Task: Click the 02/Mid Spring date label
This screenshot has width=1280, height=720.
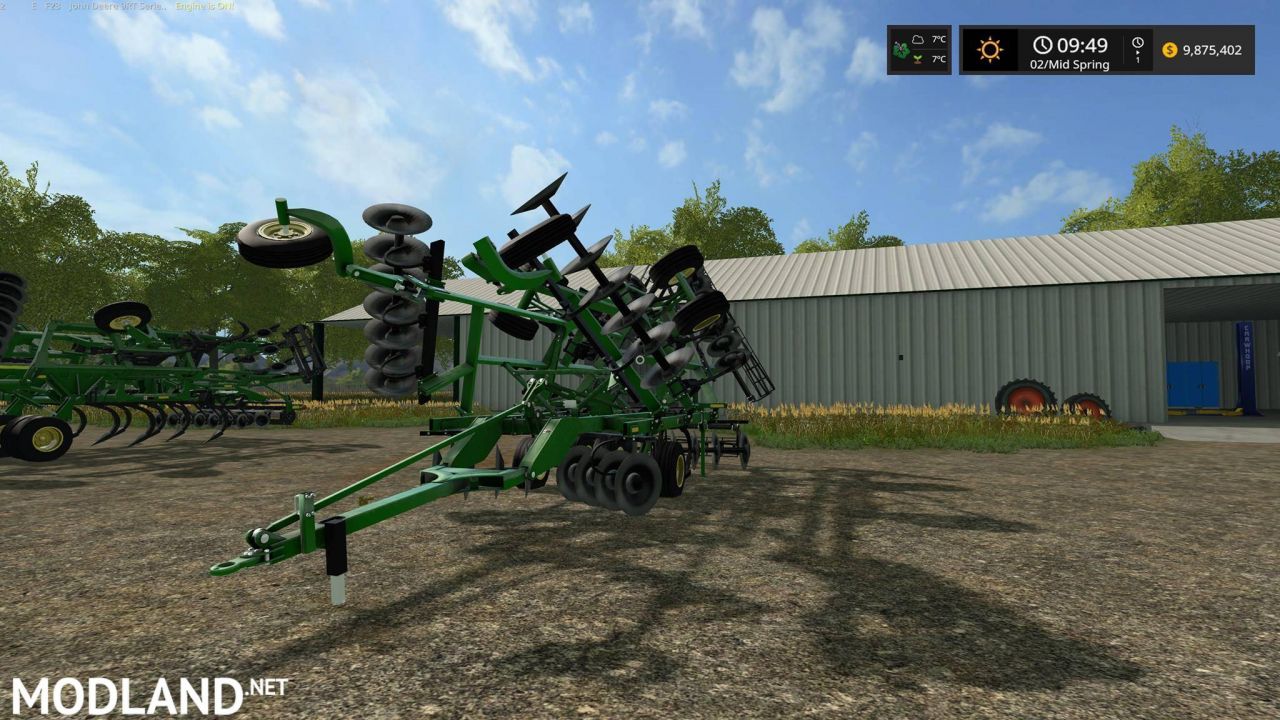Action: point(1070,64)
